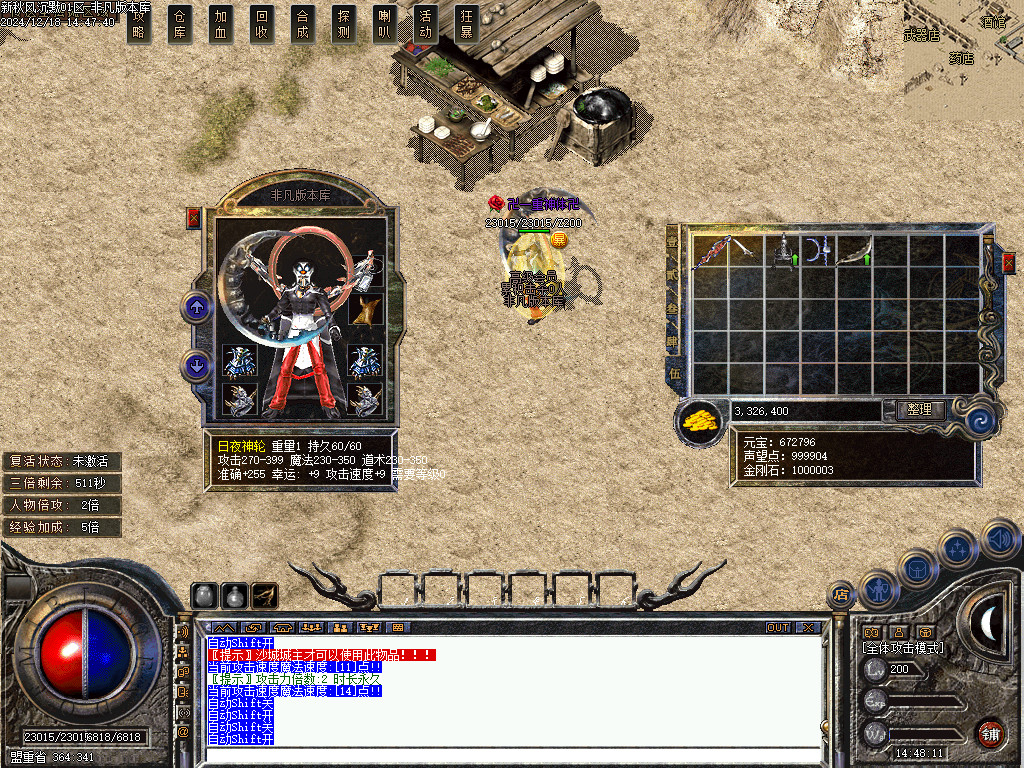The width and height of the screenshot is (1024, 768).
Task: Open the 铺 shop button
Action: coord(990,733)
